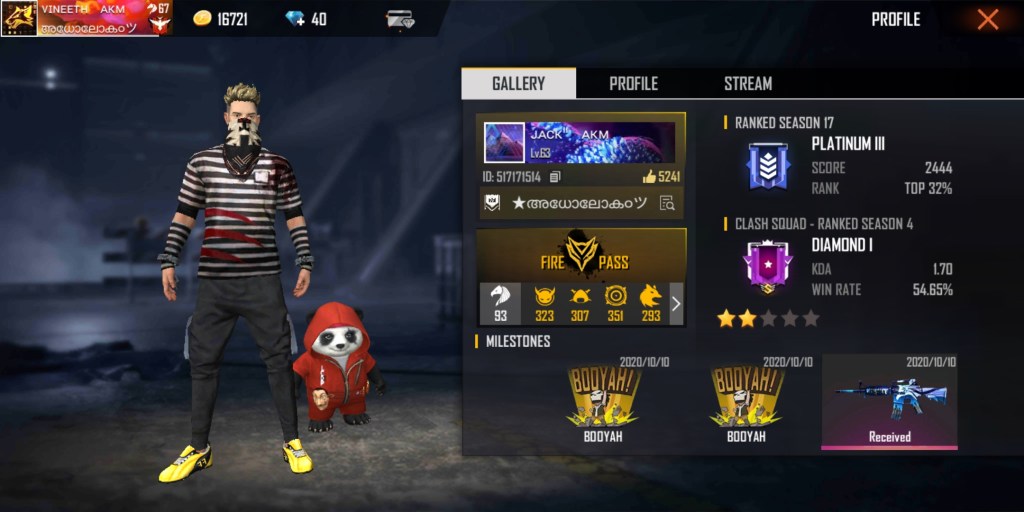The height and width of the screenshot is (512, 1024).
Task: Select the wolf badge showing 293
Action: [x=650, y=303]
